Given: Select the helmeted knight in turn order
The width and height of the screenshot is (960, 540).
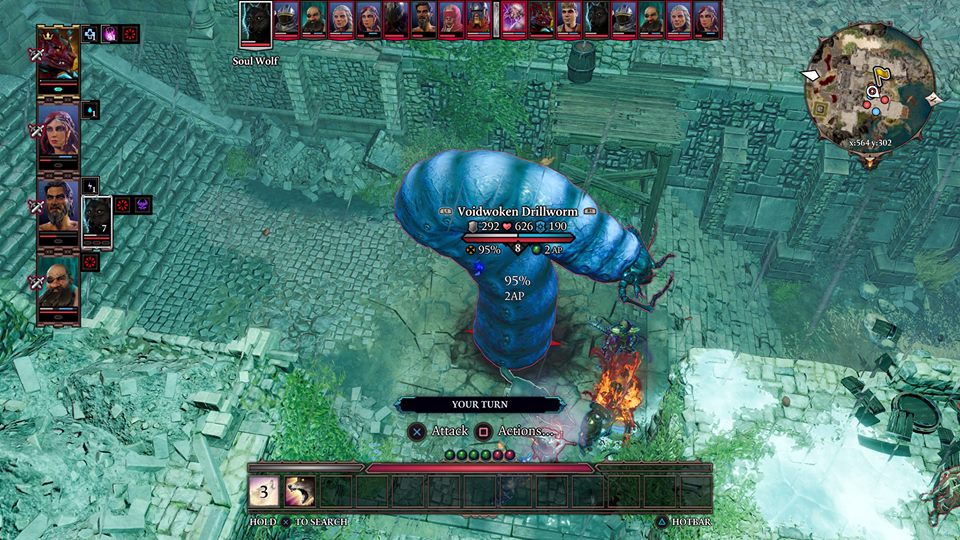Looking at the screenshot, I should [286, 20].
